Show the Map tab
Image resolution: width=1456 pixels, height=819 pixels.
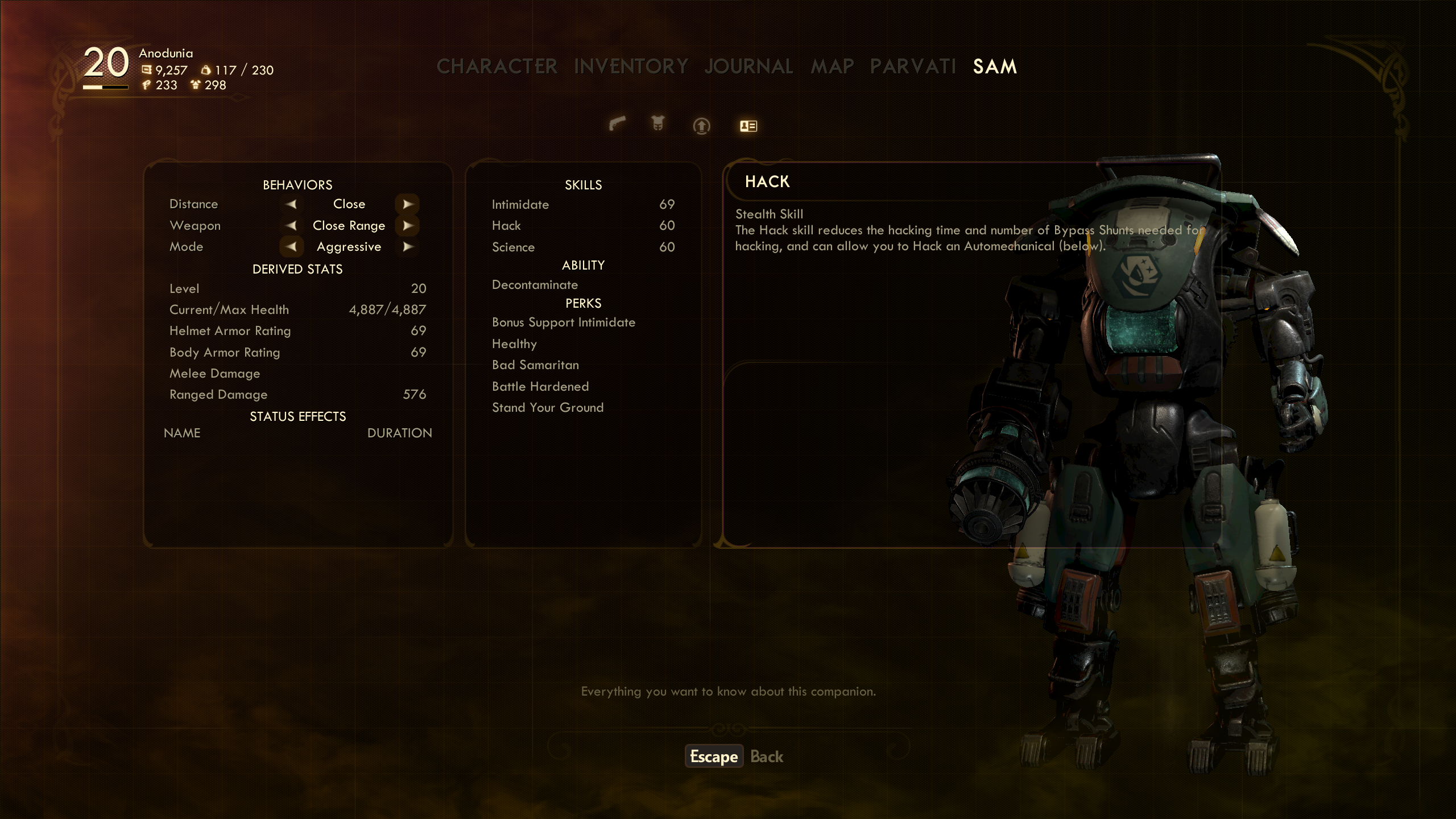pyautogui.click(x=832, y=67)
